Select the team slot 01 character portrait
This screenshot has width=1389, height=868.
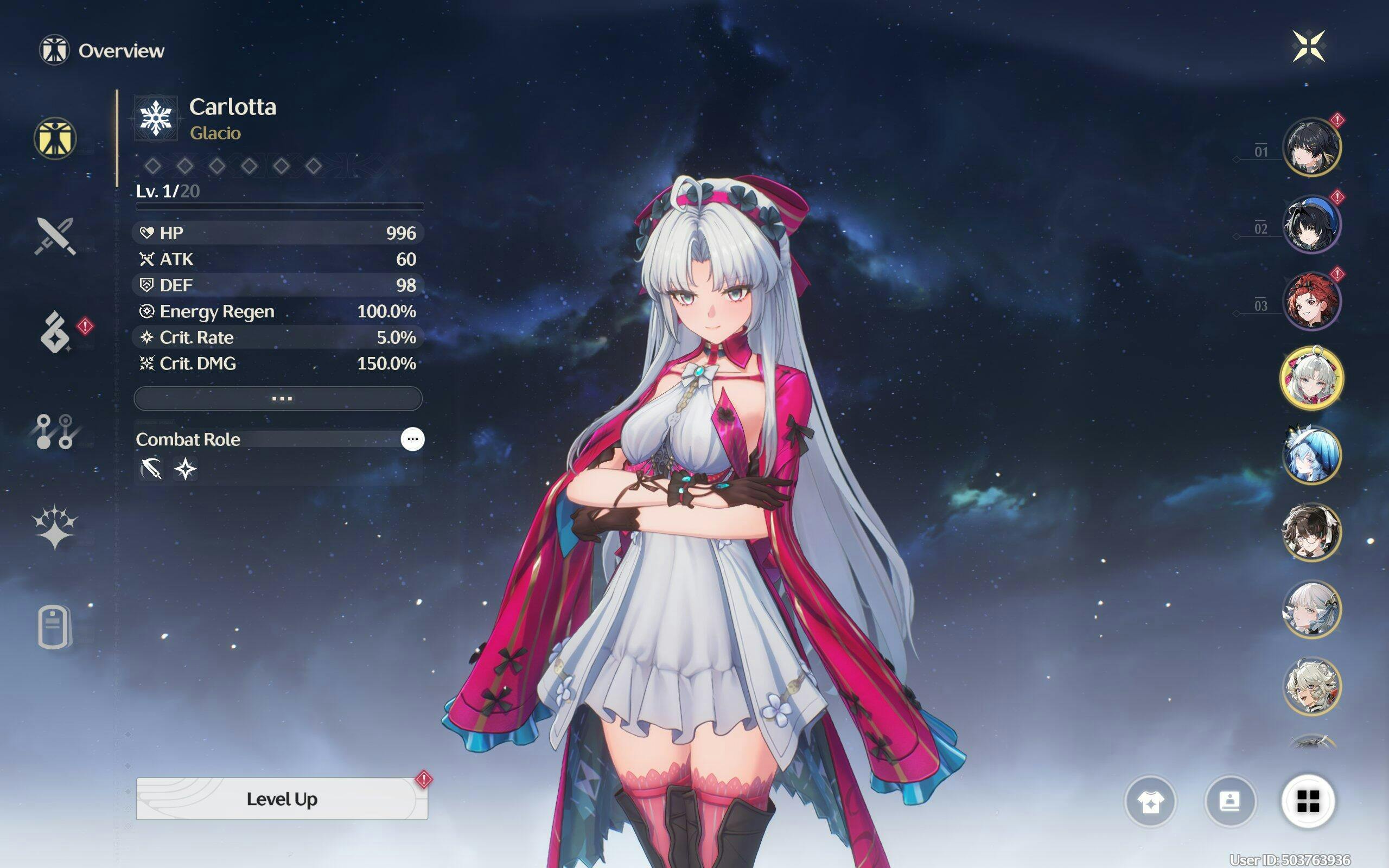(1311, 147)
